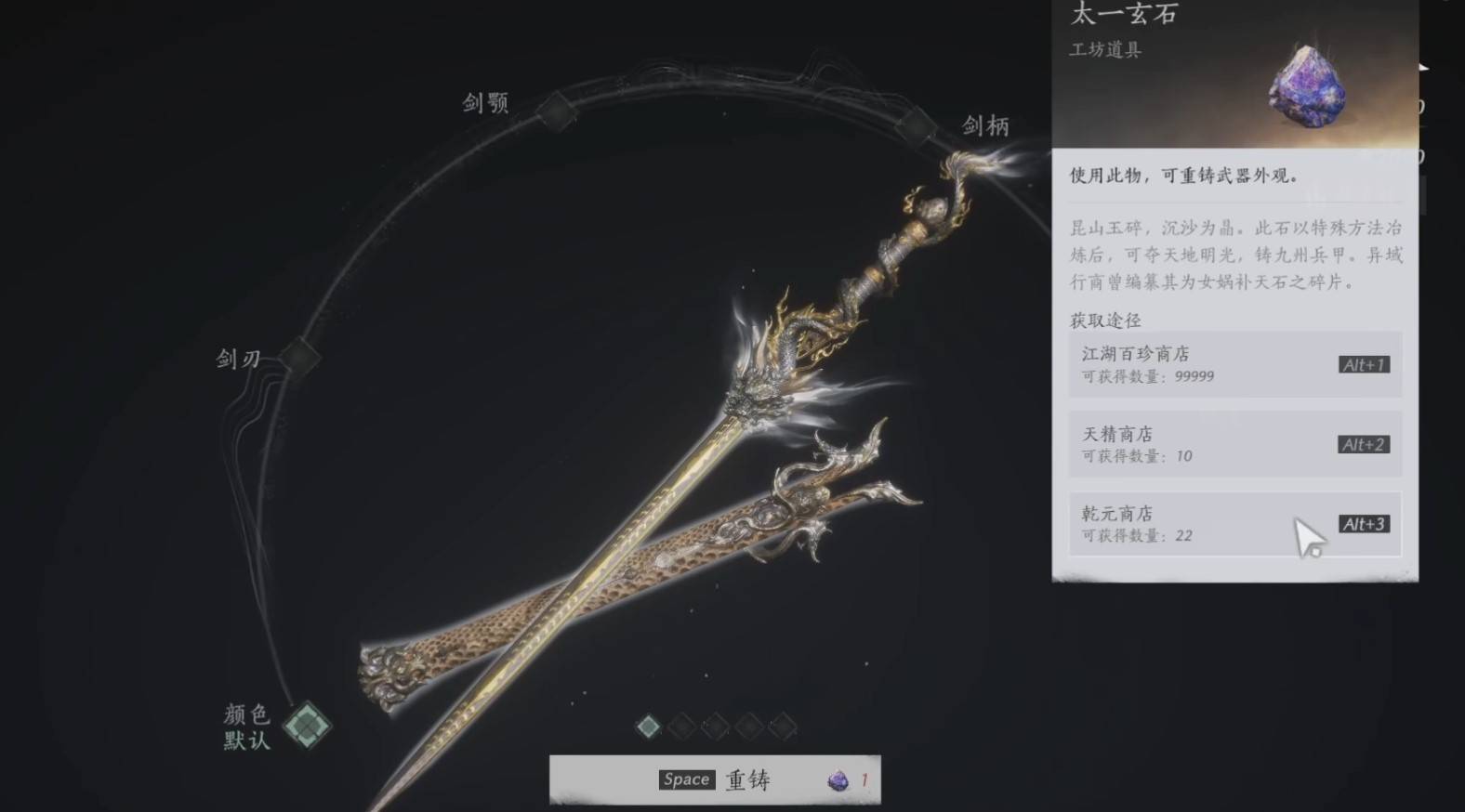
Task: Click the 重铸 recast button
Action: tap(715, 779)
